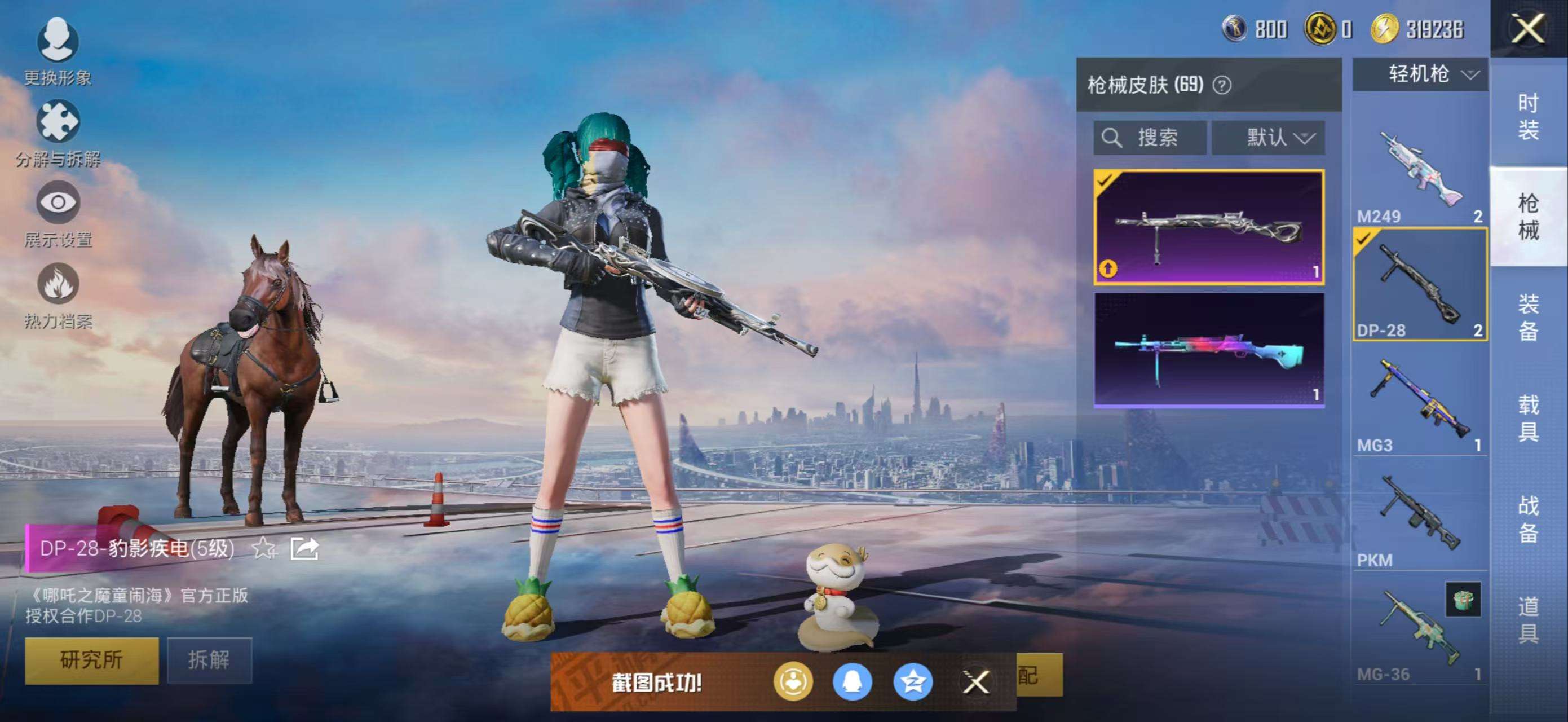Switch to the 载具 tab
The image size is (1568, 722).
click(x=1528, y=417)
